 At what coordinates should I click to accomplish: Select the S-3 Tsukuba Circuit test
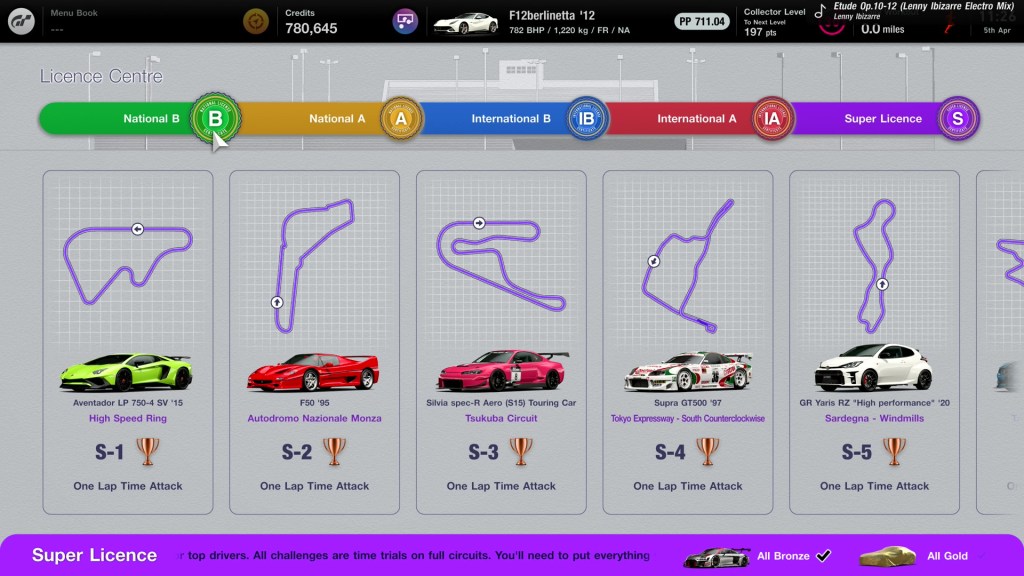501,341
